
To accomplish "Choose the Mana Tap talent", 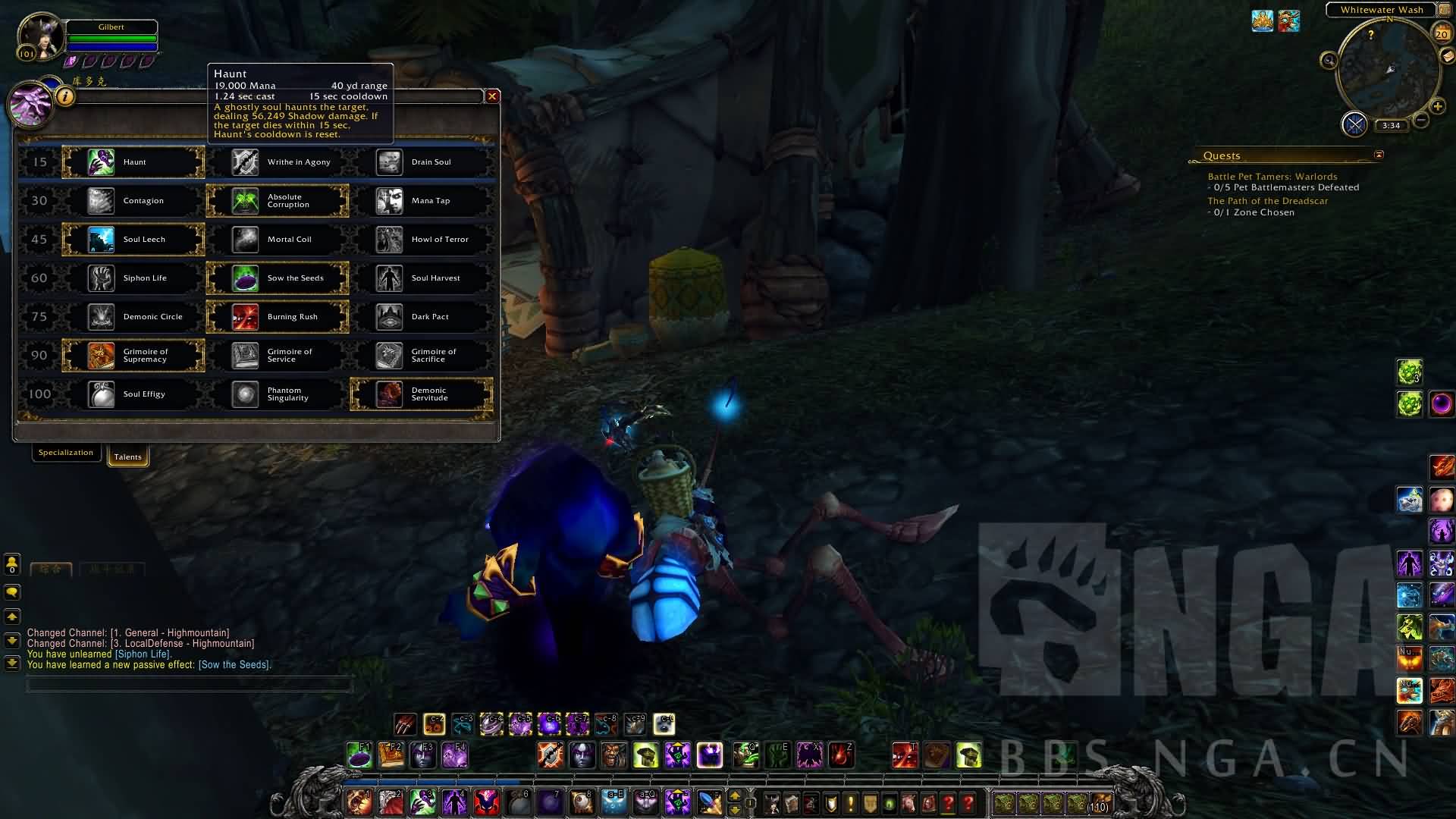I will pos(422,201).
